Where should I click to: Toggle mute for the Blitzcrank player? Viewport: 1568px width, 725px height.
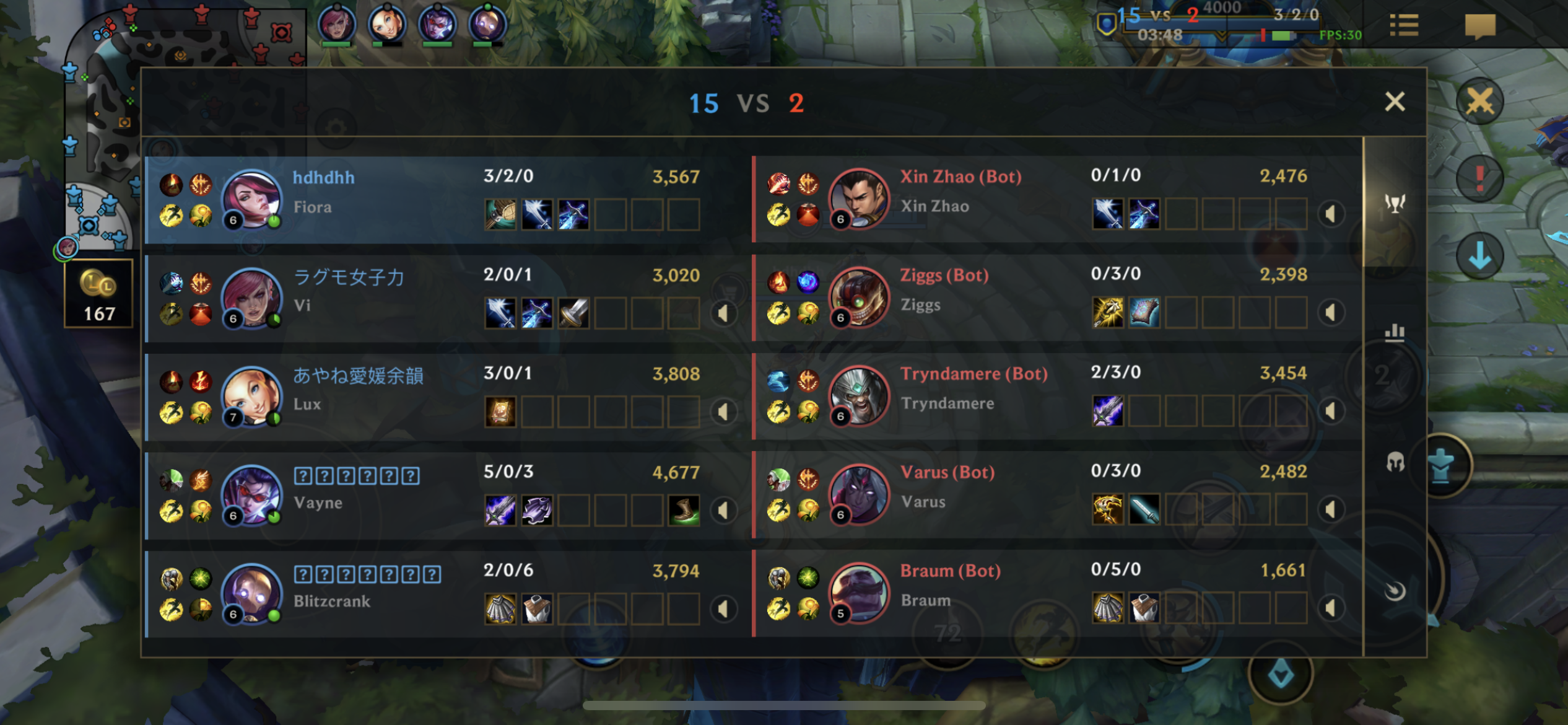coord(723,609)
